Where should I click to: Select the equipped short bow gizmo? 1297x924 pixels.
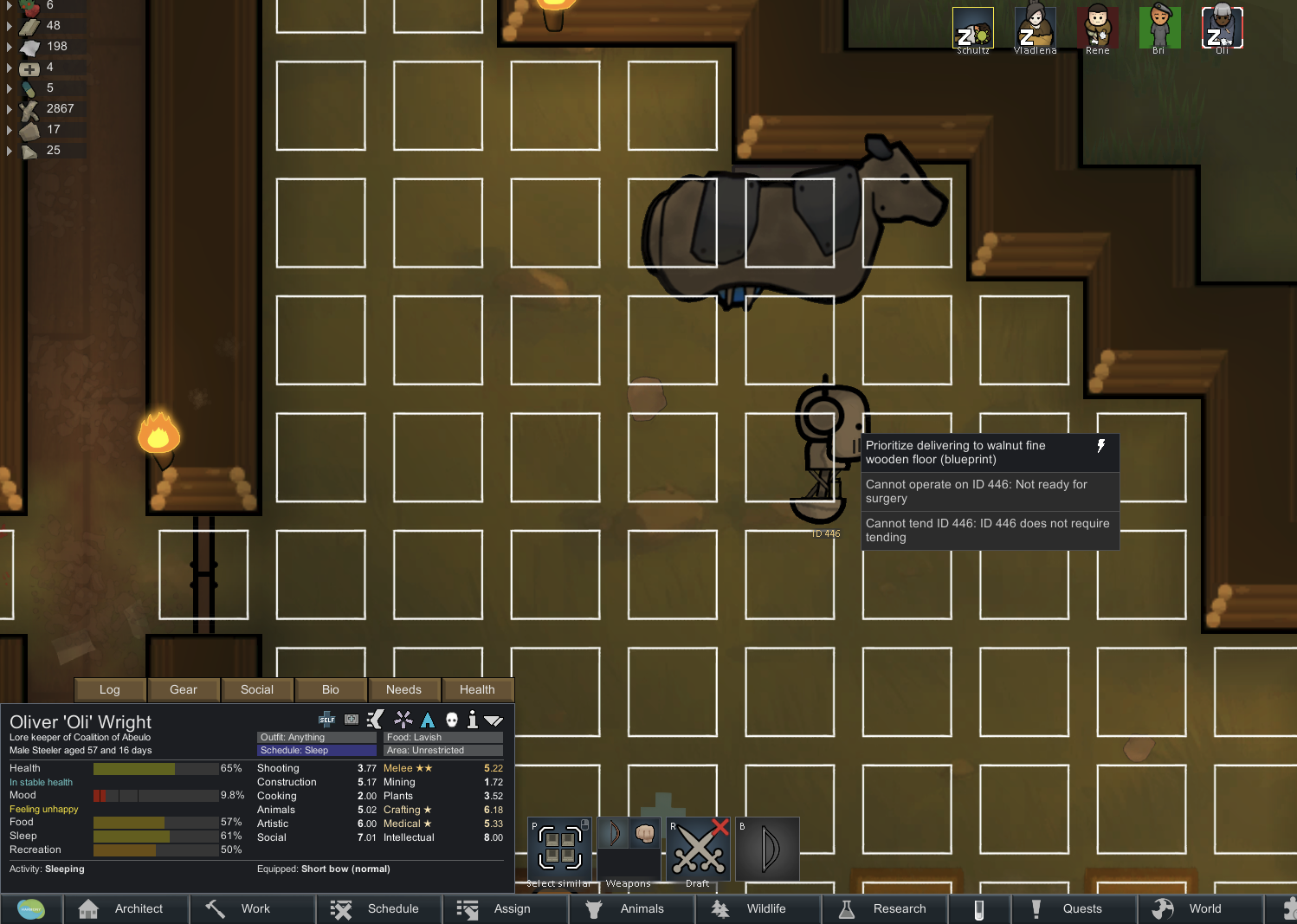click(767, 849)
